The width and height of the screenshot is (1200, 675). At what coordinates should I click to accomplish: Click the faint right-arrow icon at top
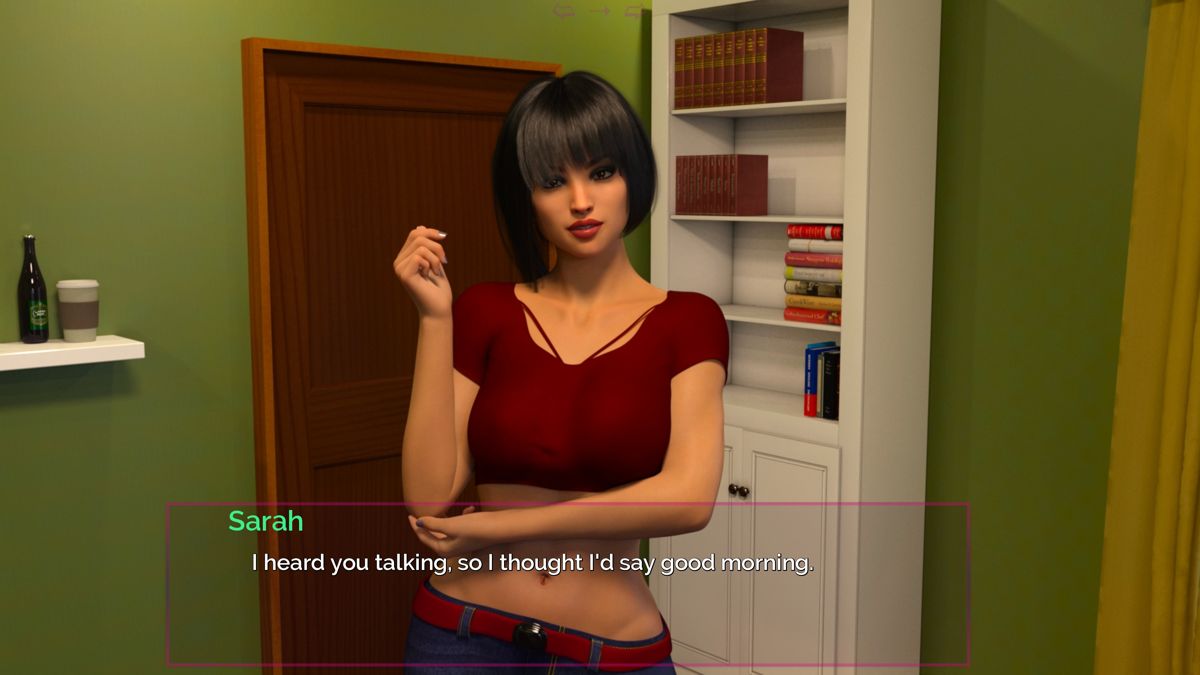[x=599, y=11]
